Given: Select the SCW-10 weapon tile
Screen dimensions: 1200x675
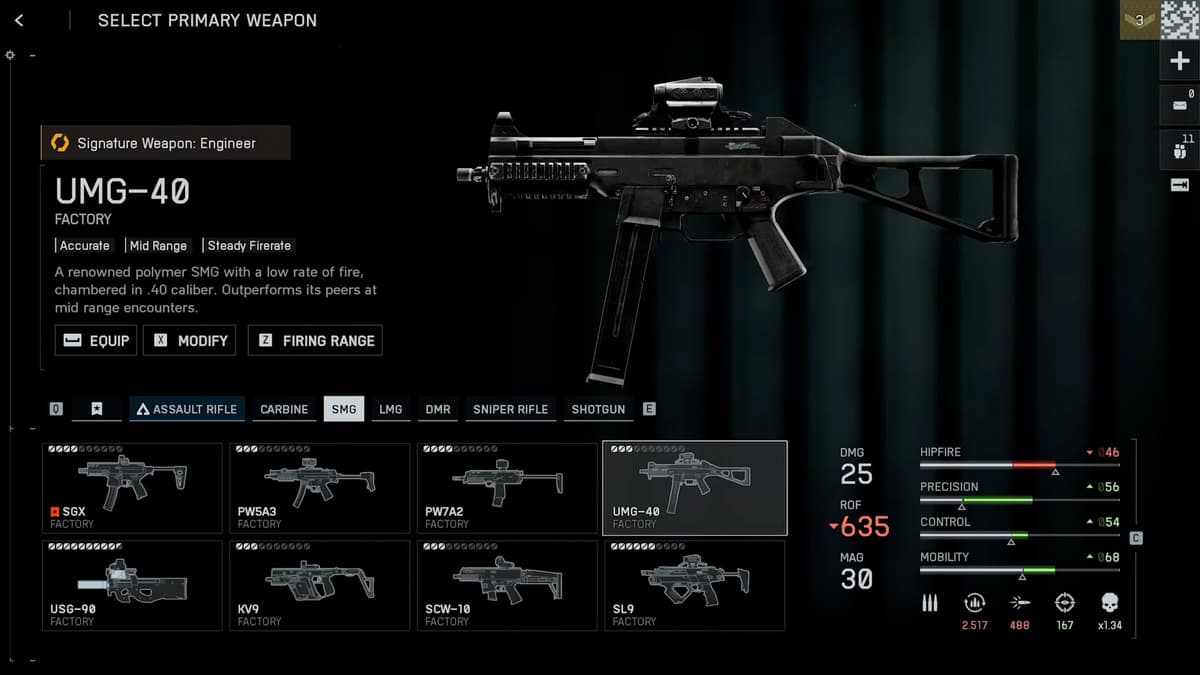Looking at the screenshot, I should (506, 585).
